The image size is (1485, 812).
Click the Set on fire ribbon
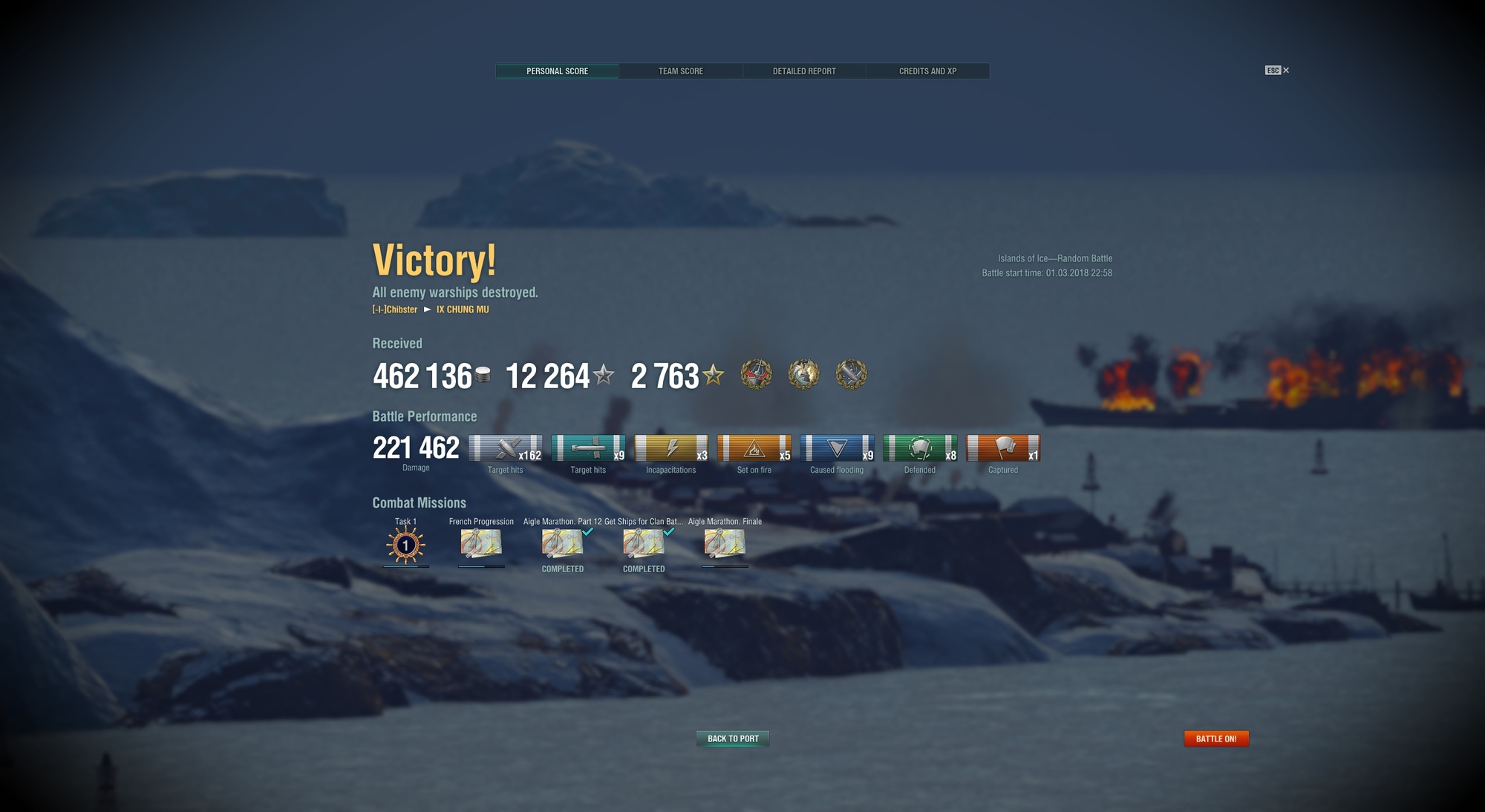pyautogui.click(x=754, y=449)
